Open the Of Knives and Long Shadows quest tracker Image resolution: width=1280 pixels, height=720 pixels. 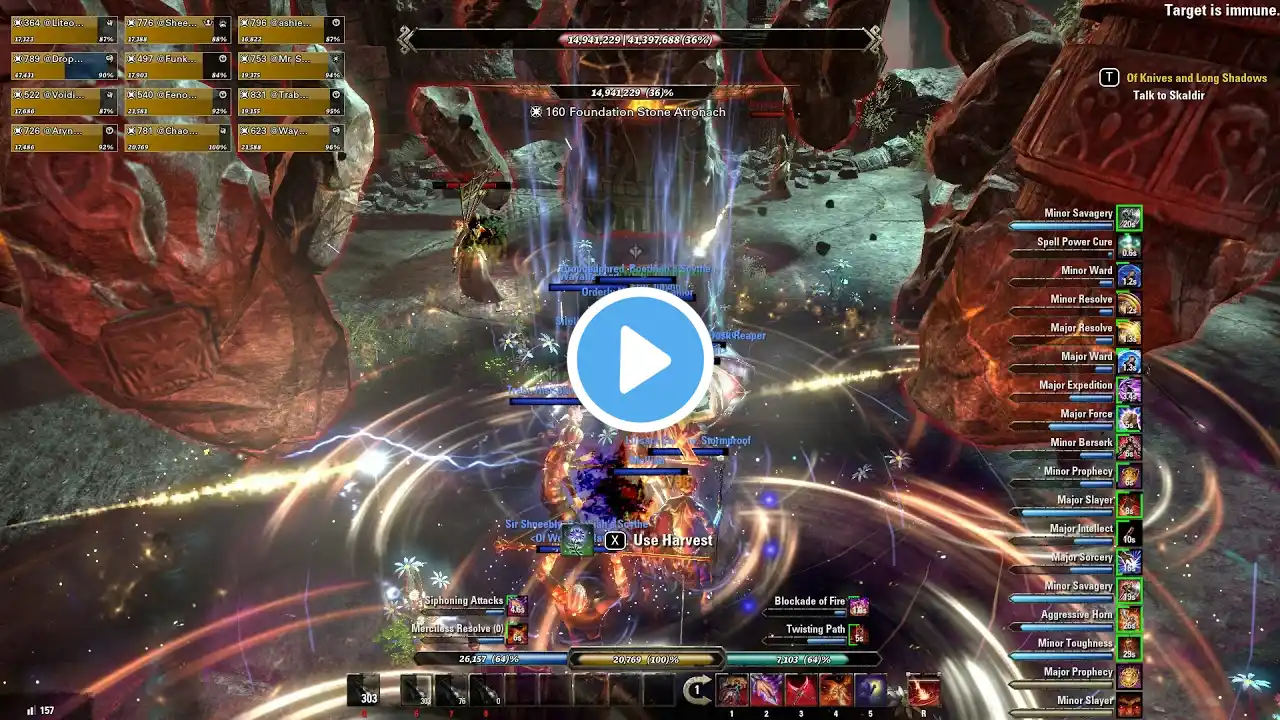(x=1196, y=78)
